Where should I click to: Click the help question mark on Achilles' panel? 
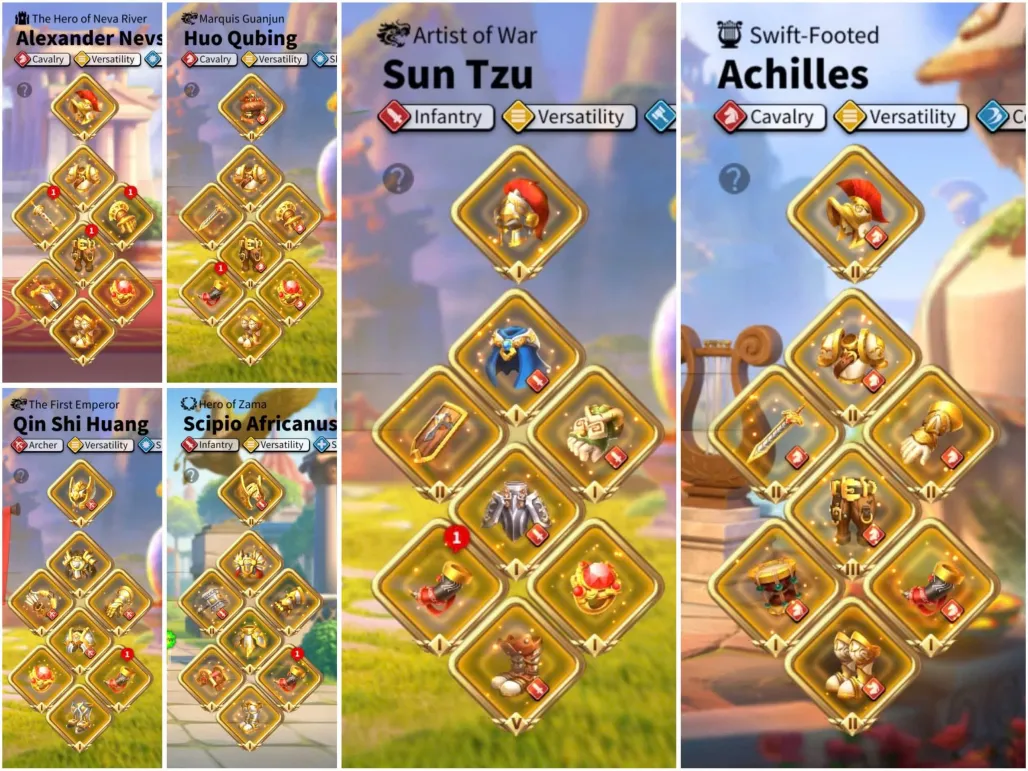pyautogui.click(x=734, y=179)
